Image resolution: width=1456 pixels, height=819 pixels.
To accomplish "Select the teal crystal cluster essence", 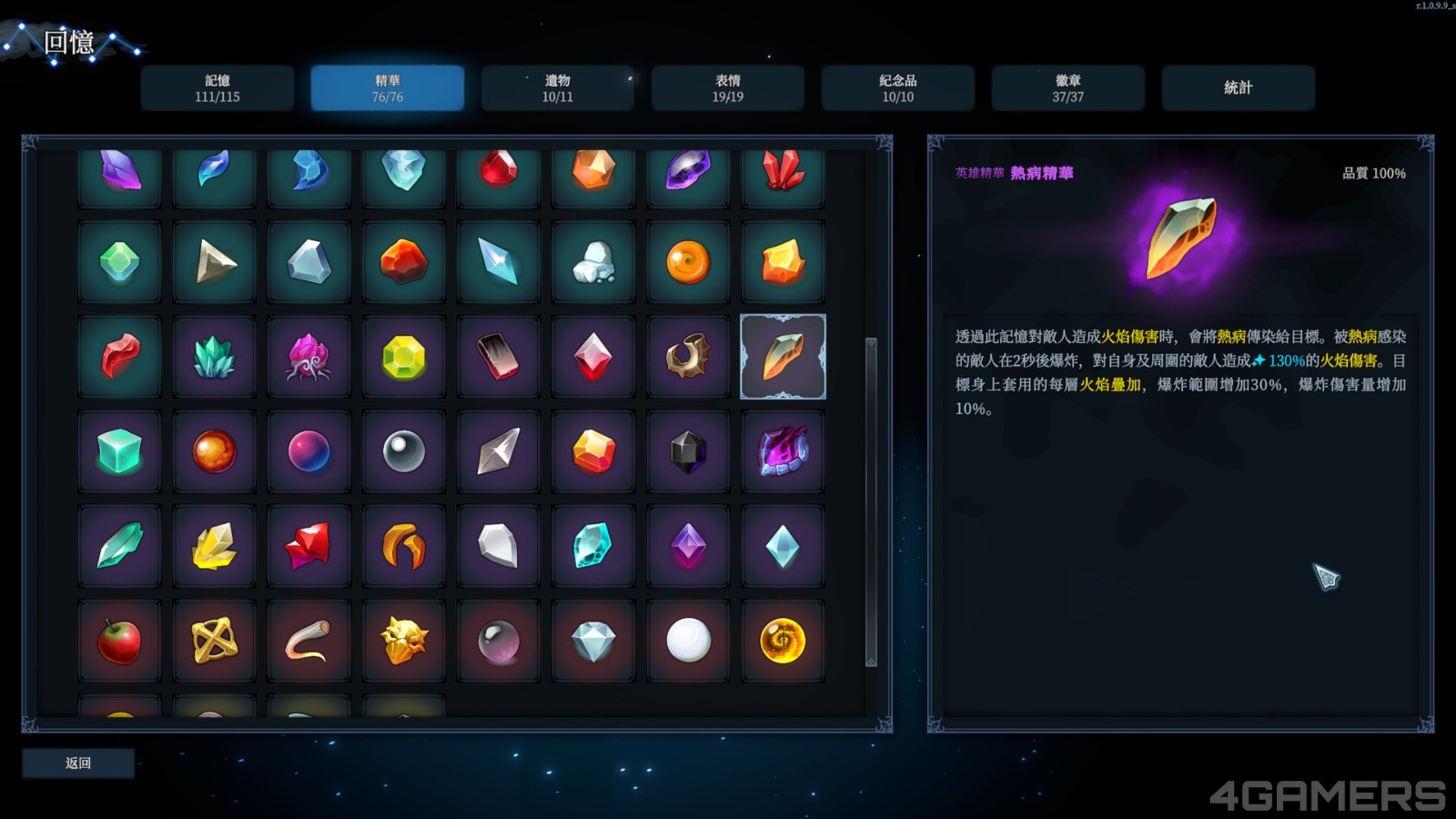I will [x=214, y=357].
